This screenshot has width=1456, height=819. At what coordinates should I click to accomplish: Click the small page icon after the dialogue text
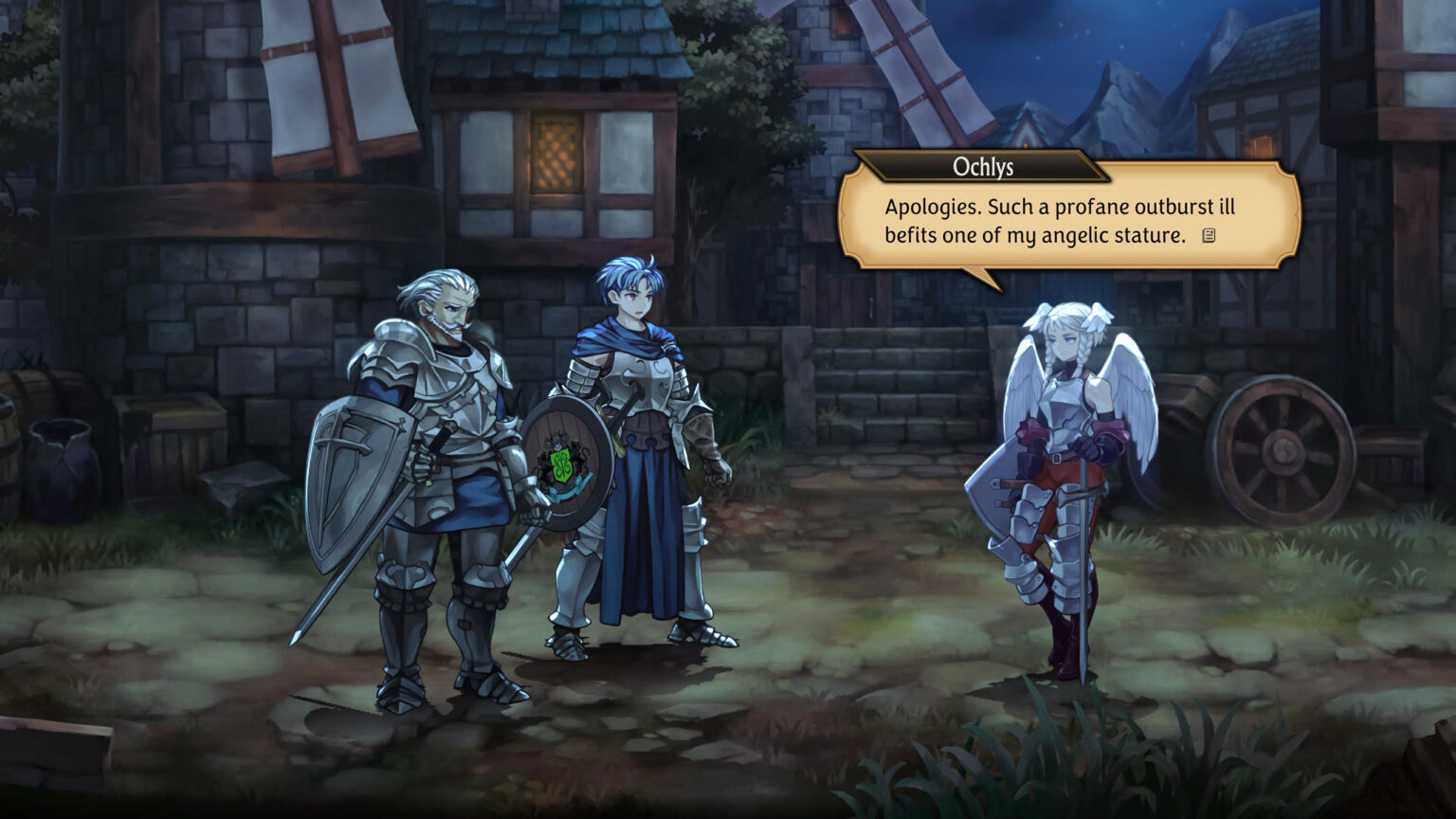coord(1209,236)
